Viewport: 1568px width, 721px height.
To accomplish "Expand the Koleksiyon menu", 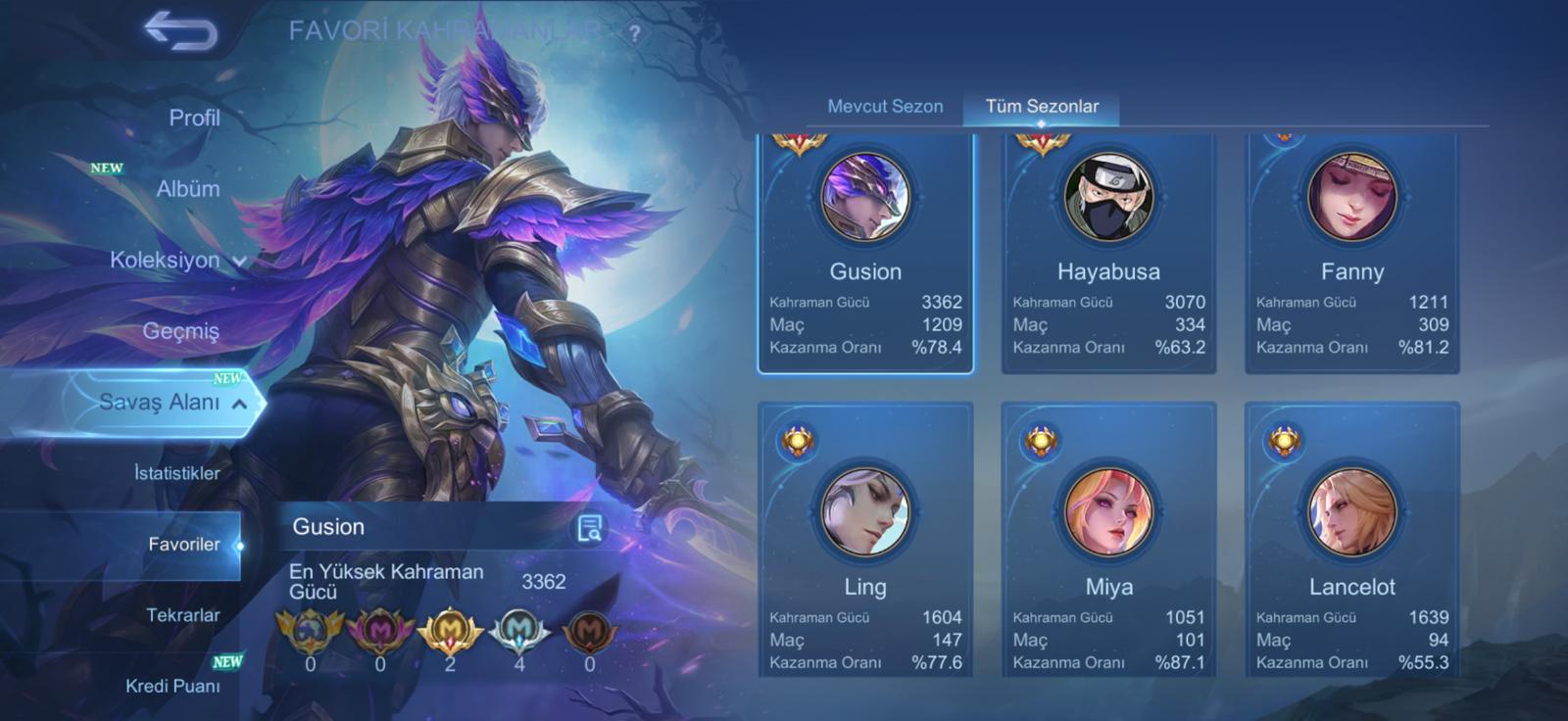I will click(x=176, y=261).
